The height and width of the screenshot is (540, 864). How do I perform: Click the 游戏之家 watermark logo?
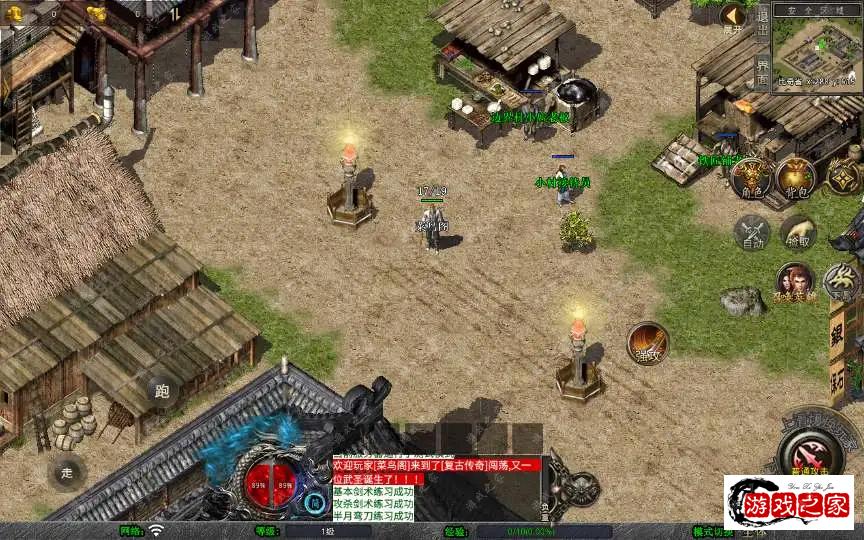[788, 502]
